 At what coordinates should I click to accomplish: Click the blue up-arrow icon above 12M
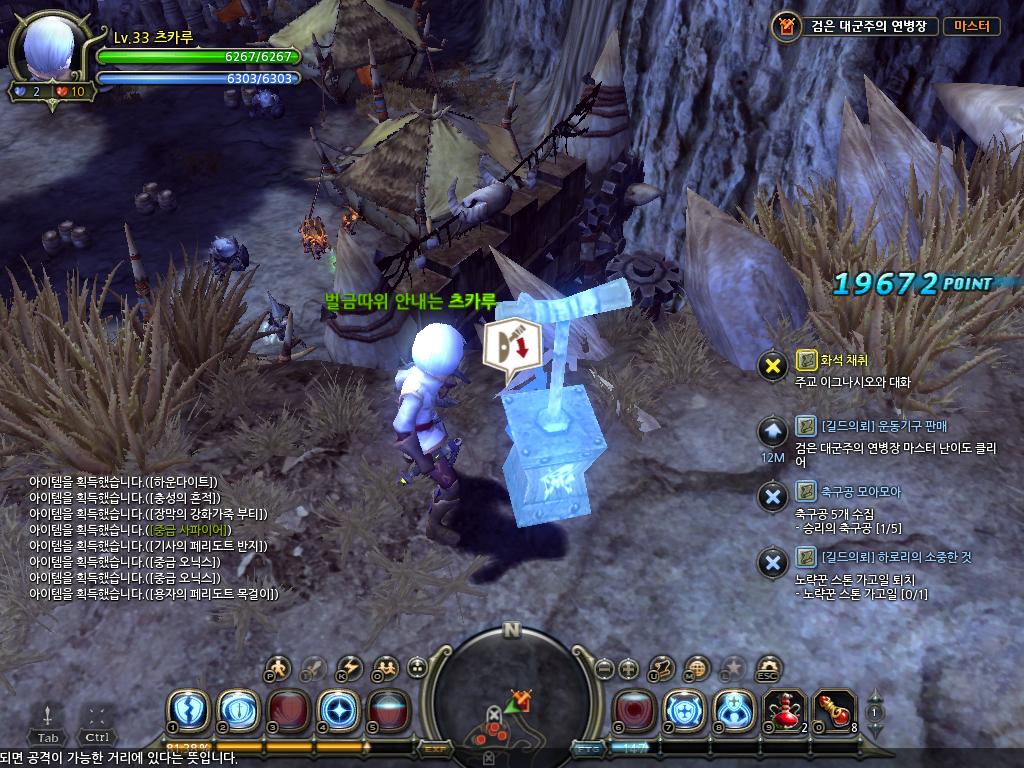pyautogui.click(x=772, y=432)
